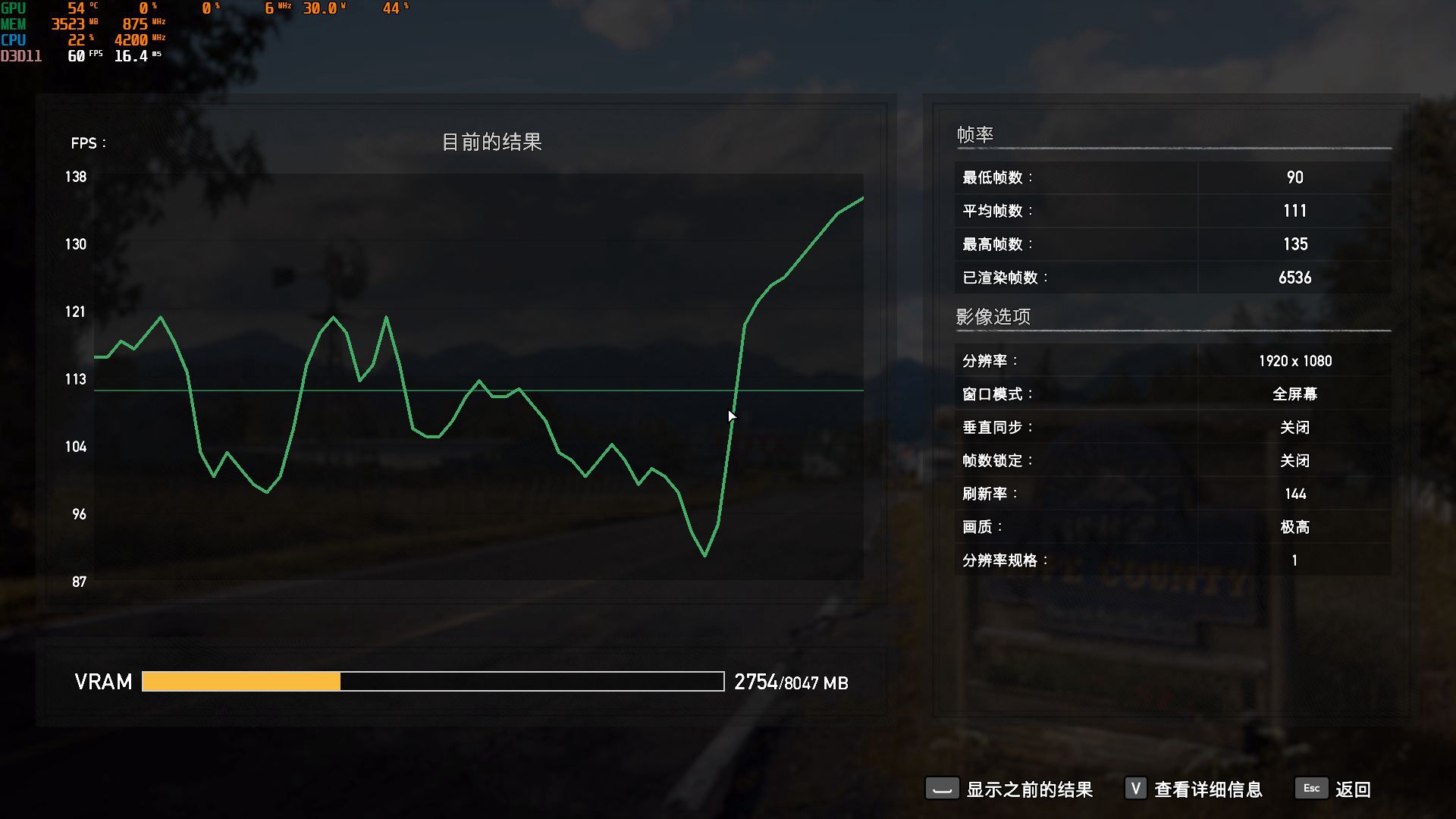
Task: Click the VRAM usage bar
Action: tap(432, 682)
